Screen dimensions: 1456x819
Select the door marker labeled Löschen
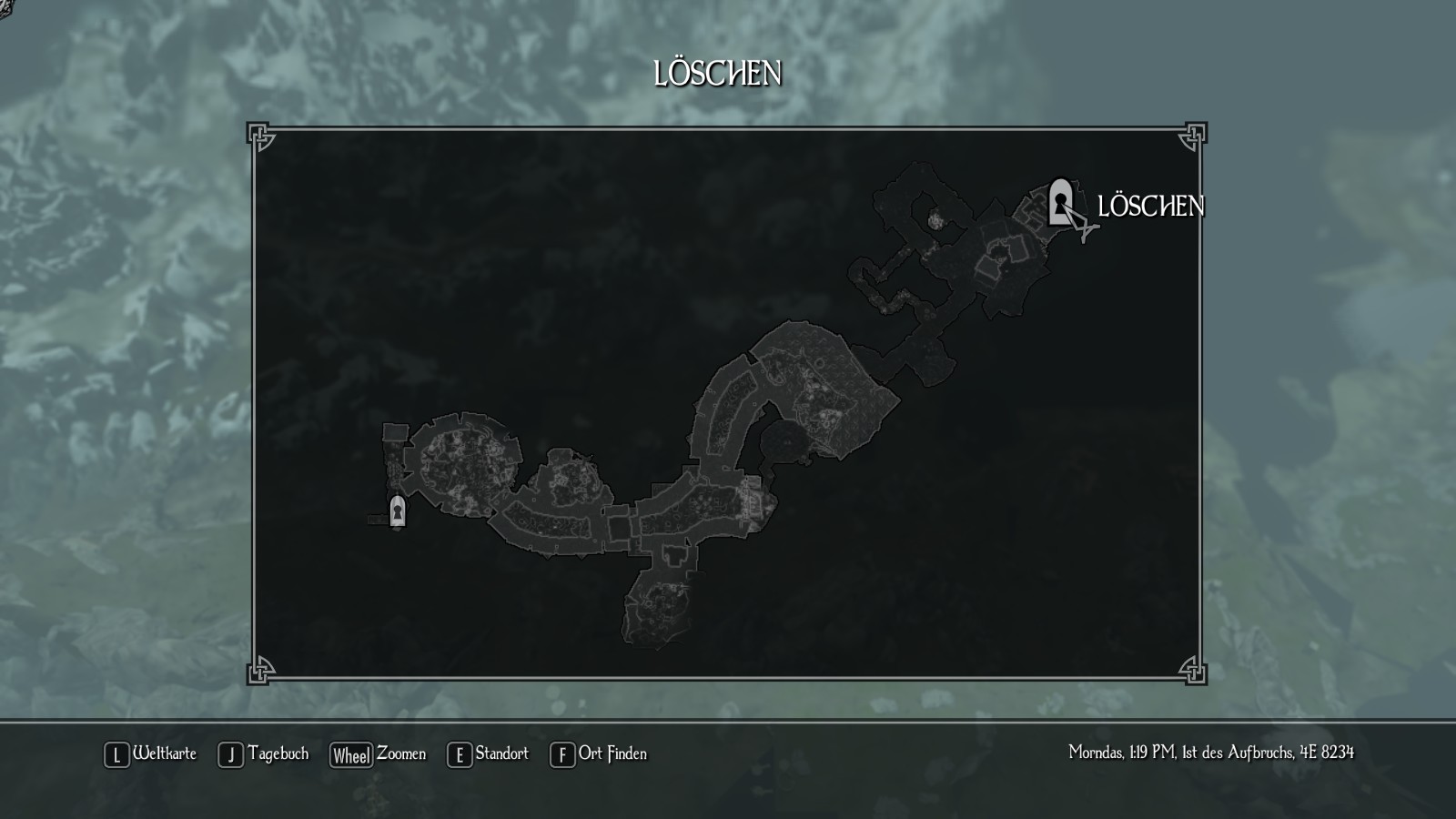(x=1059, y=202)
